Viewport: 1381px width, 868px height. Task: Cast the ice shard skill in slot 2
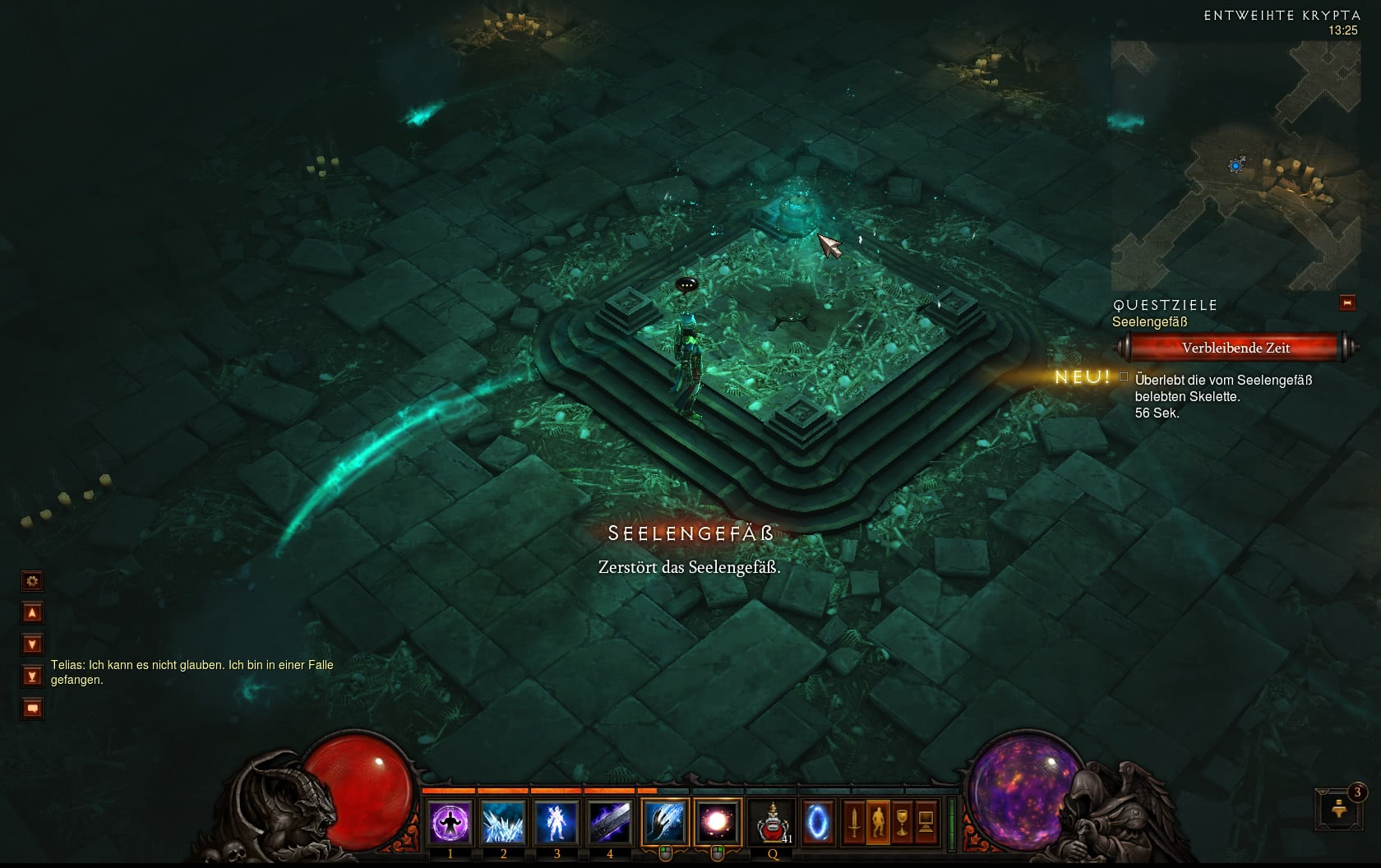click(503, 822)
